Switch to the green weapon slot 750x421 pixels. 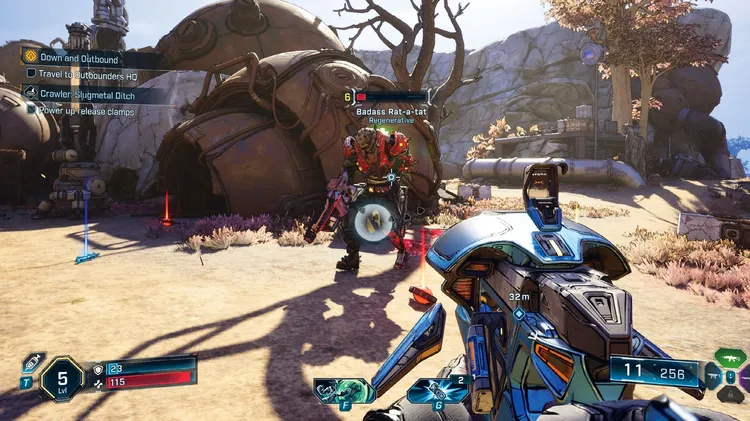pos(730,358)
